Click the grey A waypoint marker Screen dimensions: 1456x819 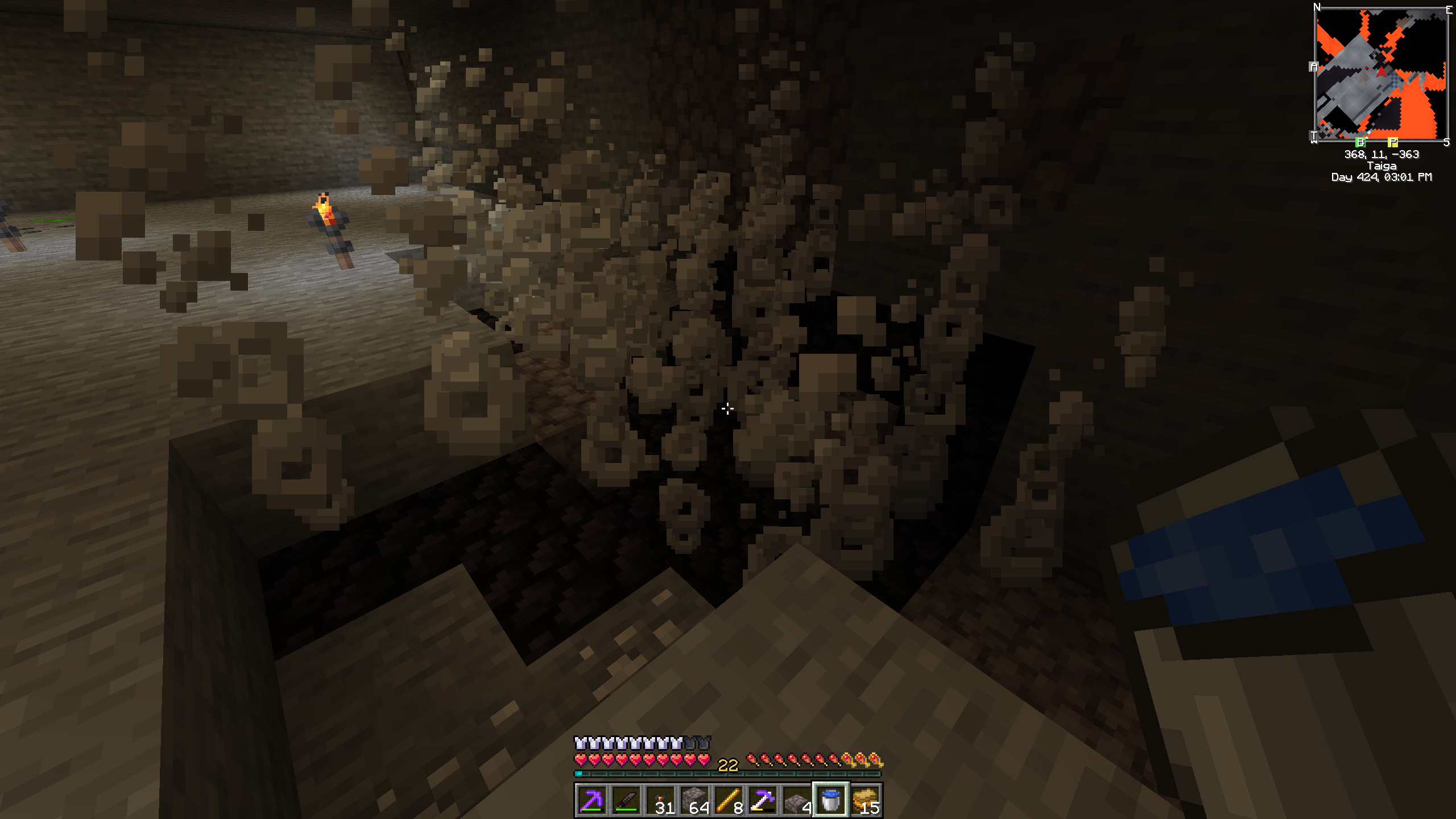[1314, 67]
